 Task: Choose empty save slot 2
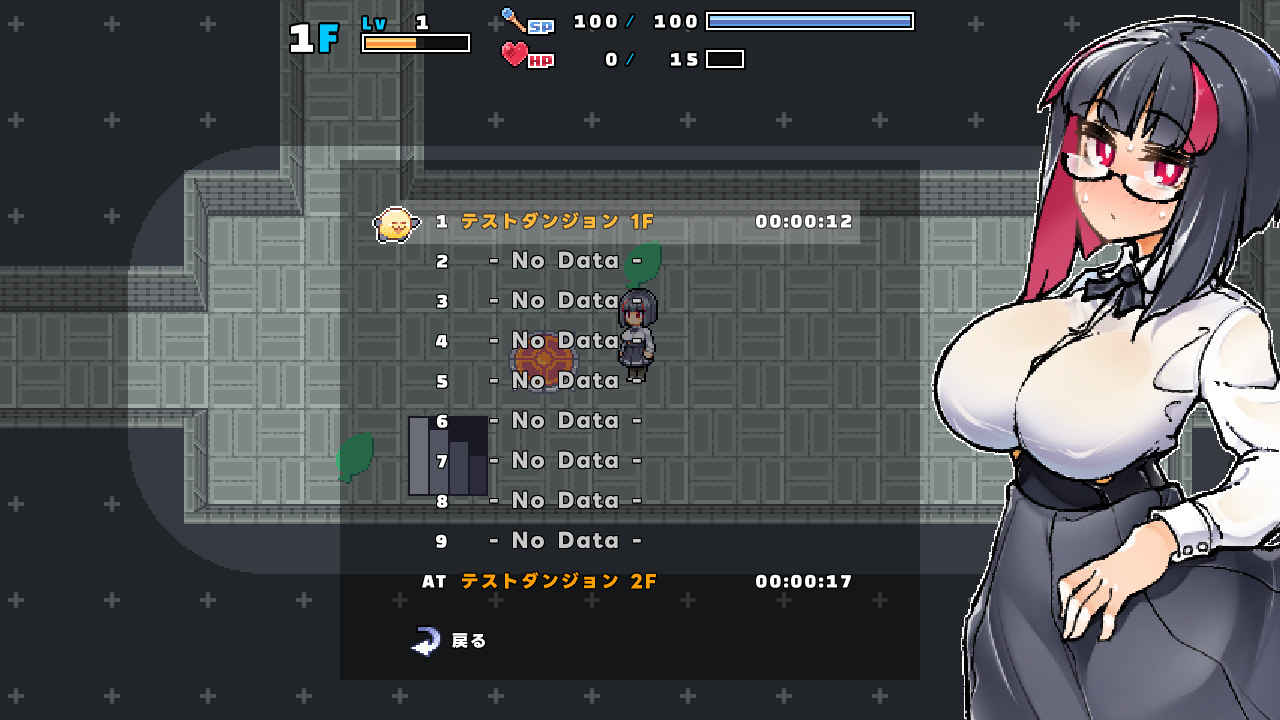[x=566, y=261]
